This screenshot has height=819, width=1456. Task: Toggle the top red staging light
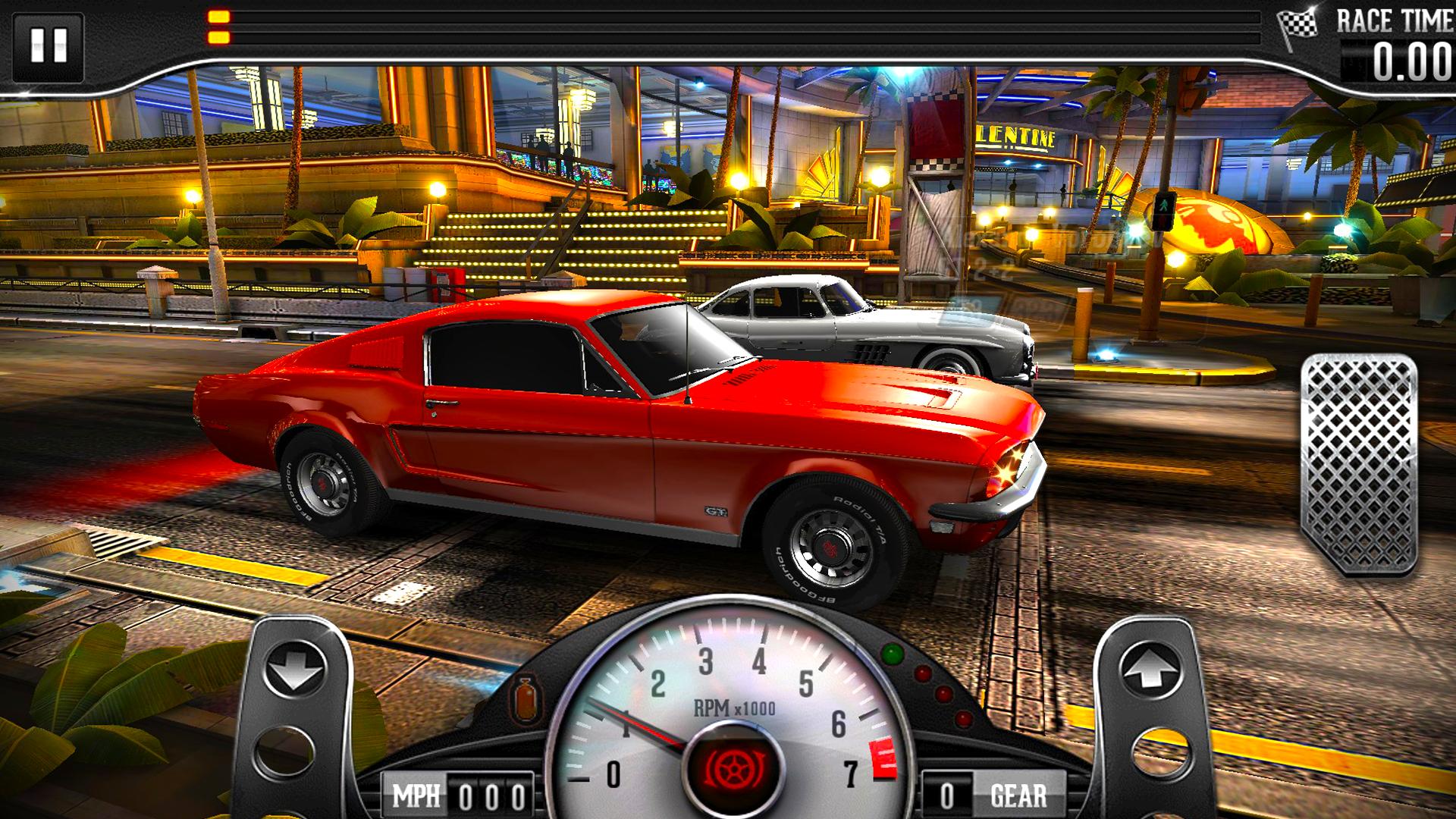[923, 673]
